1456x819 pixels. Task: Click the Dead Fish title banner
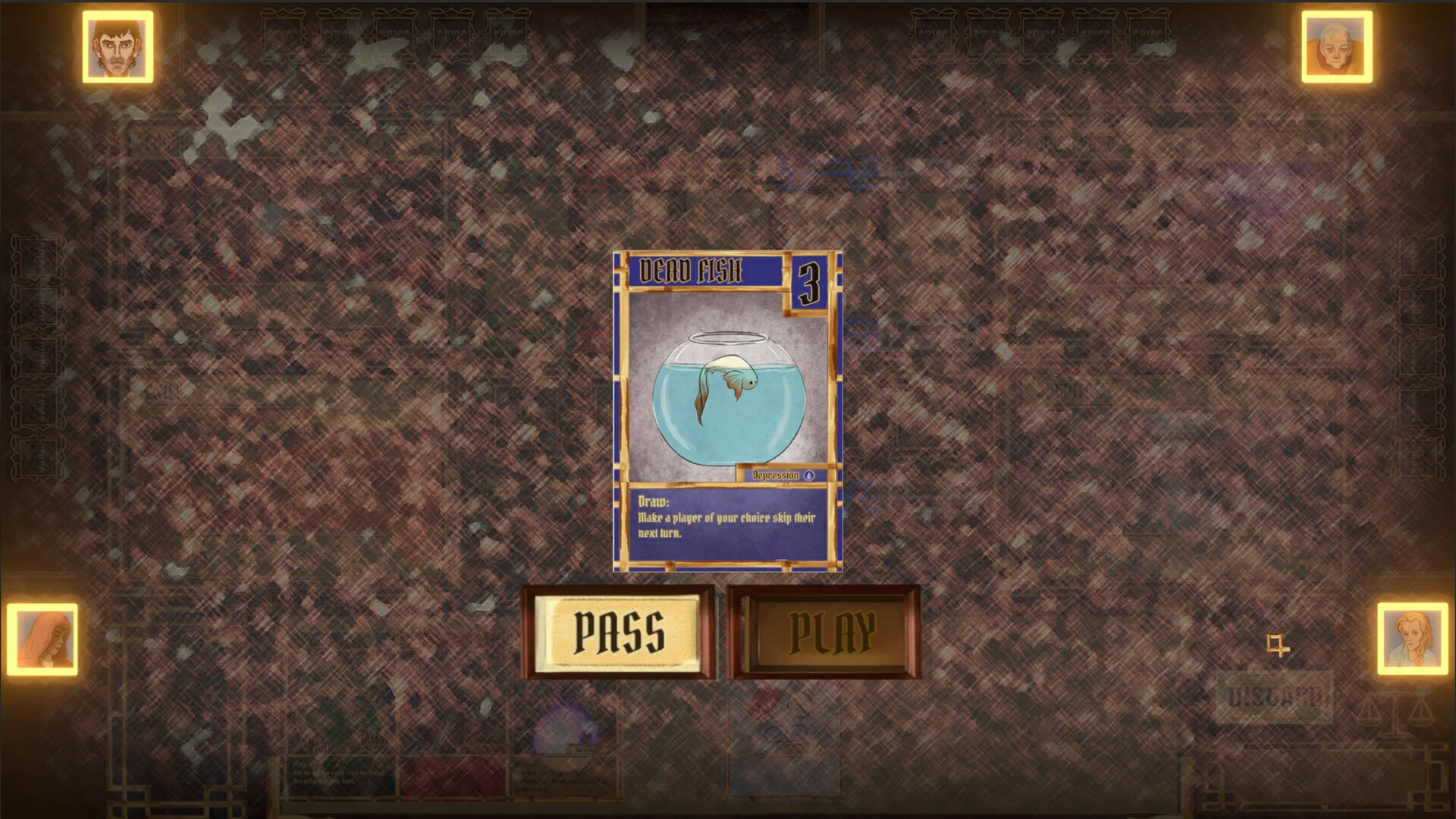point(692,269)
